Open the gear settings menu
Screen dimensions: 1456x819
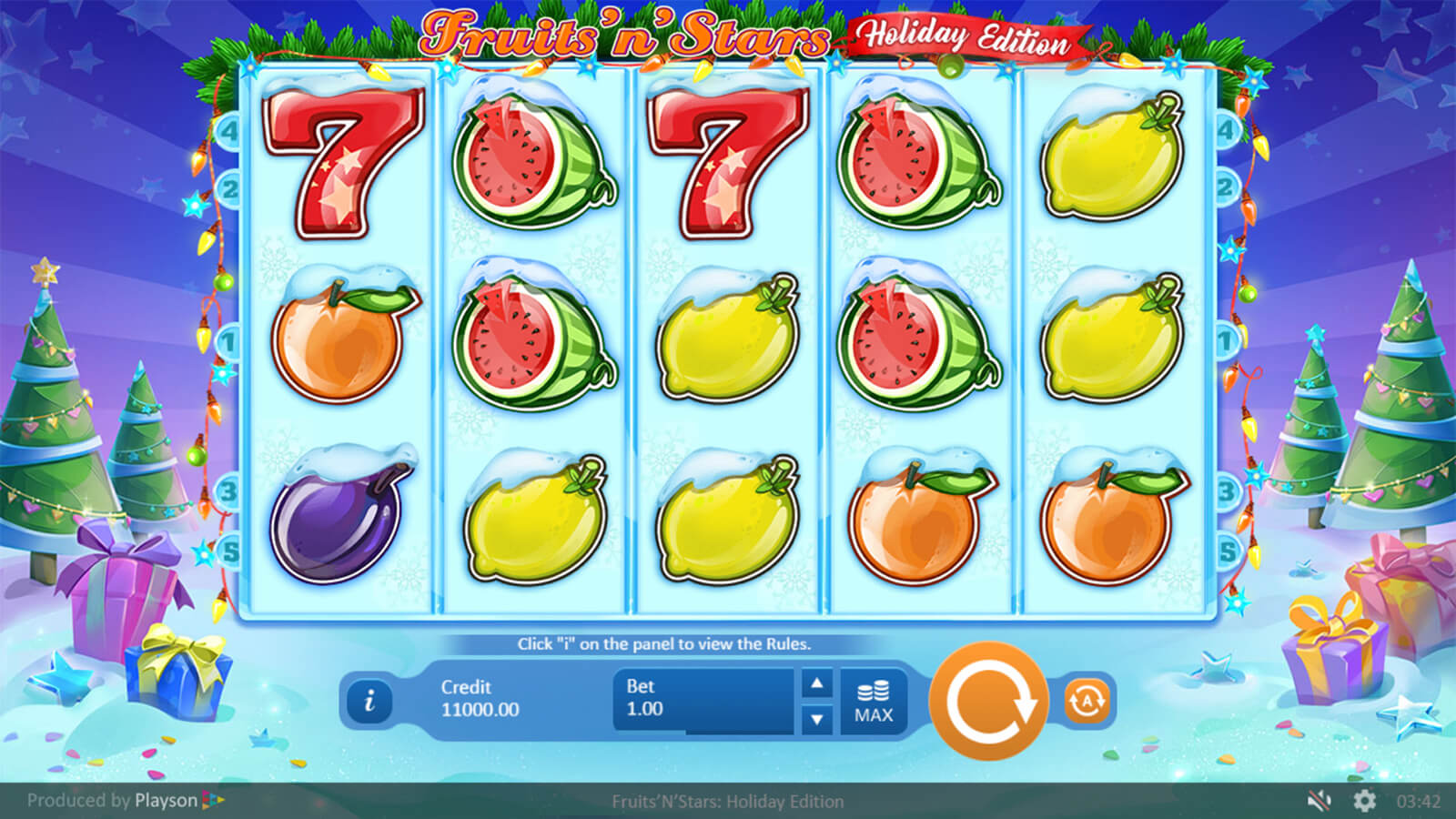click(x=1364, y=801)
